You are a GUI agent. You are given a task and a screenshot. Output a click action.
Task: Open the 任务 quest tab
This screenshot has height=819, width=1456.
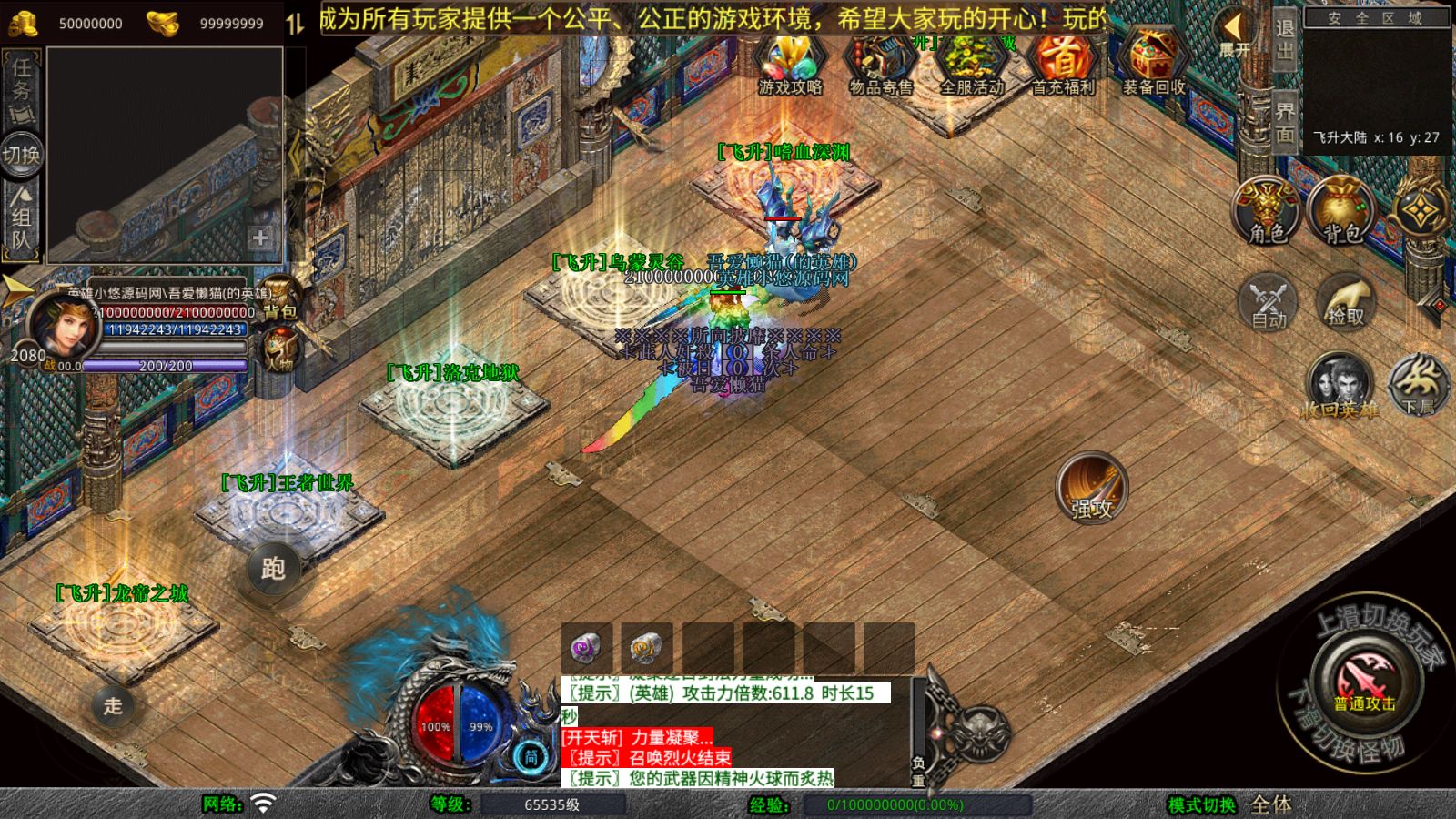[22, 89]
